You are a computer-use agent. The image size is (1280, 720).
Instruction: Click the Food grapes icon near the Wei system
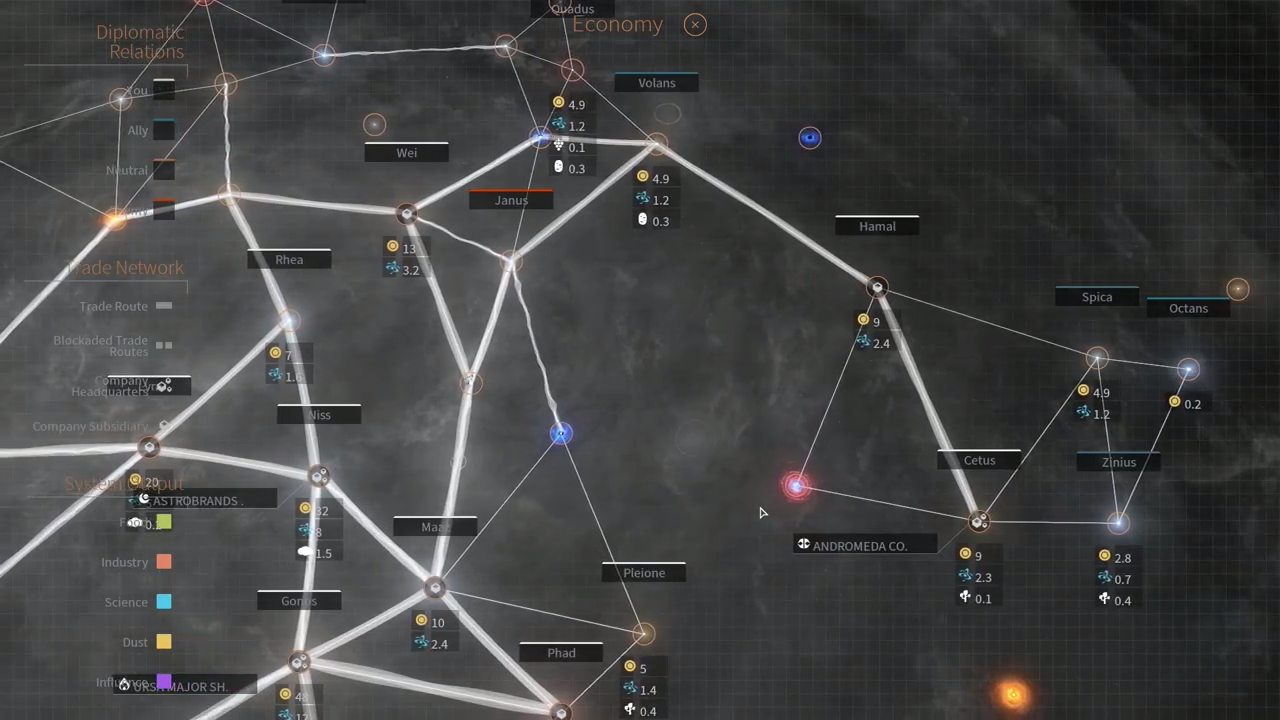pyautogui.click(x=558, y=147)
